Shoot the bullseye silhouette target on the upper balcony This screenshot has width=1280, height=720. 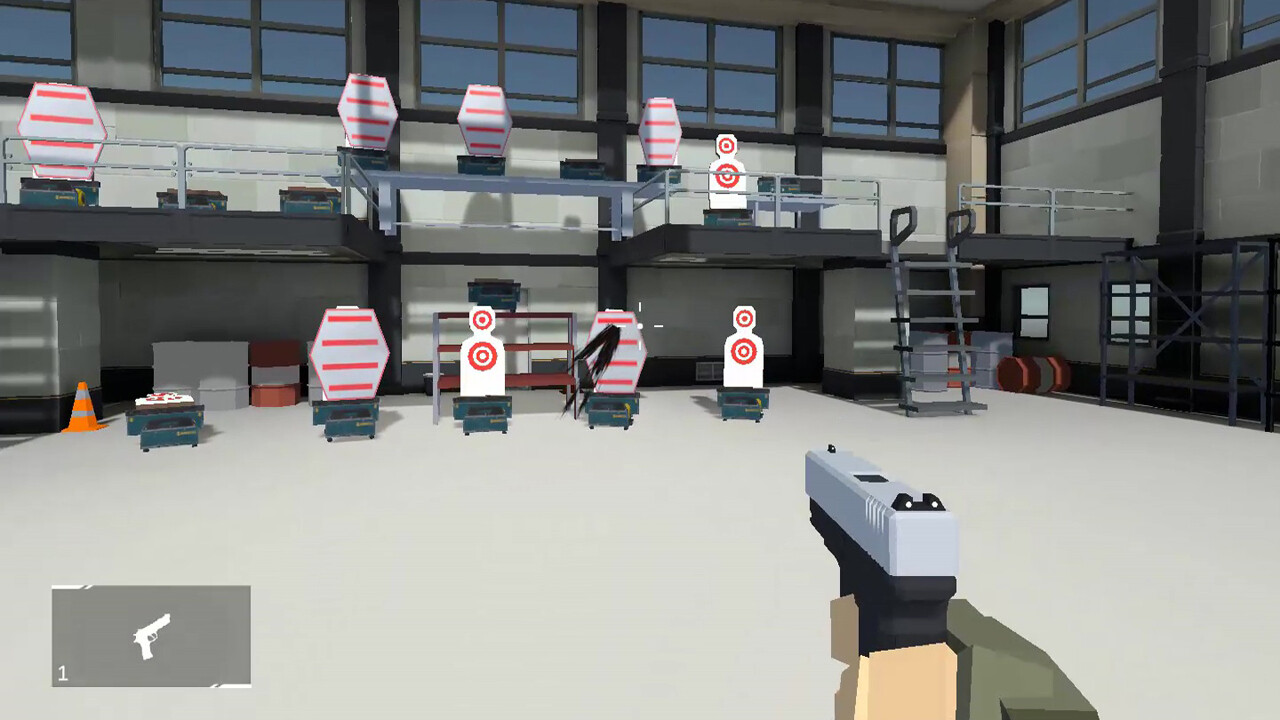click(x=725, y=175)
